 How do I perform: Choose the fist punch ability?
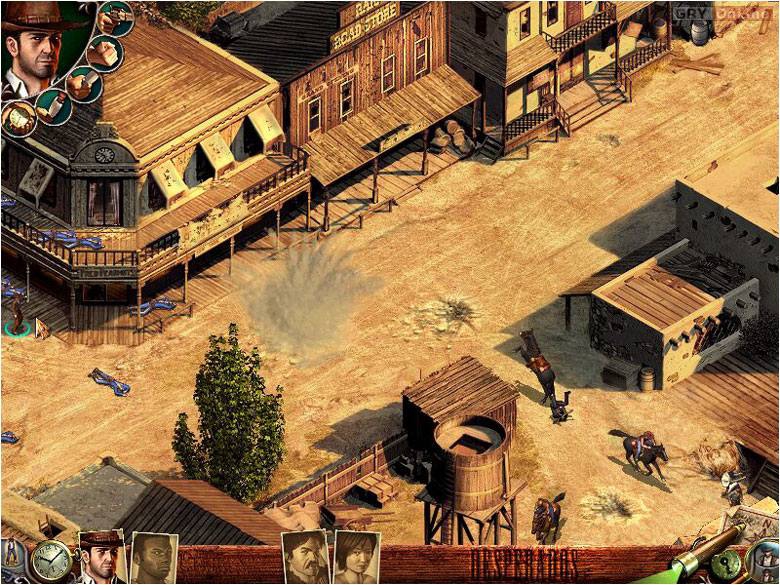click(x=104, y=52)
